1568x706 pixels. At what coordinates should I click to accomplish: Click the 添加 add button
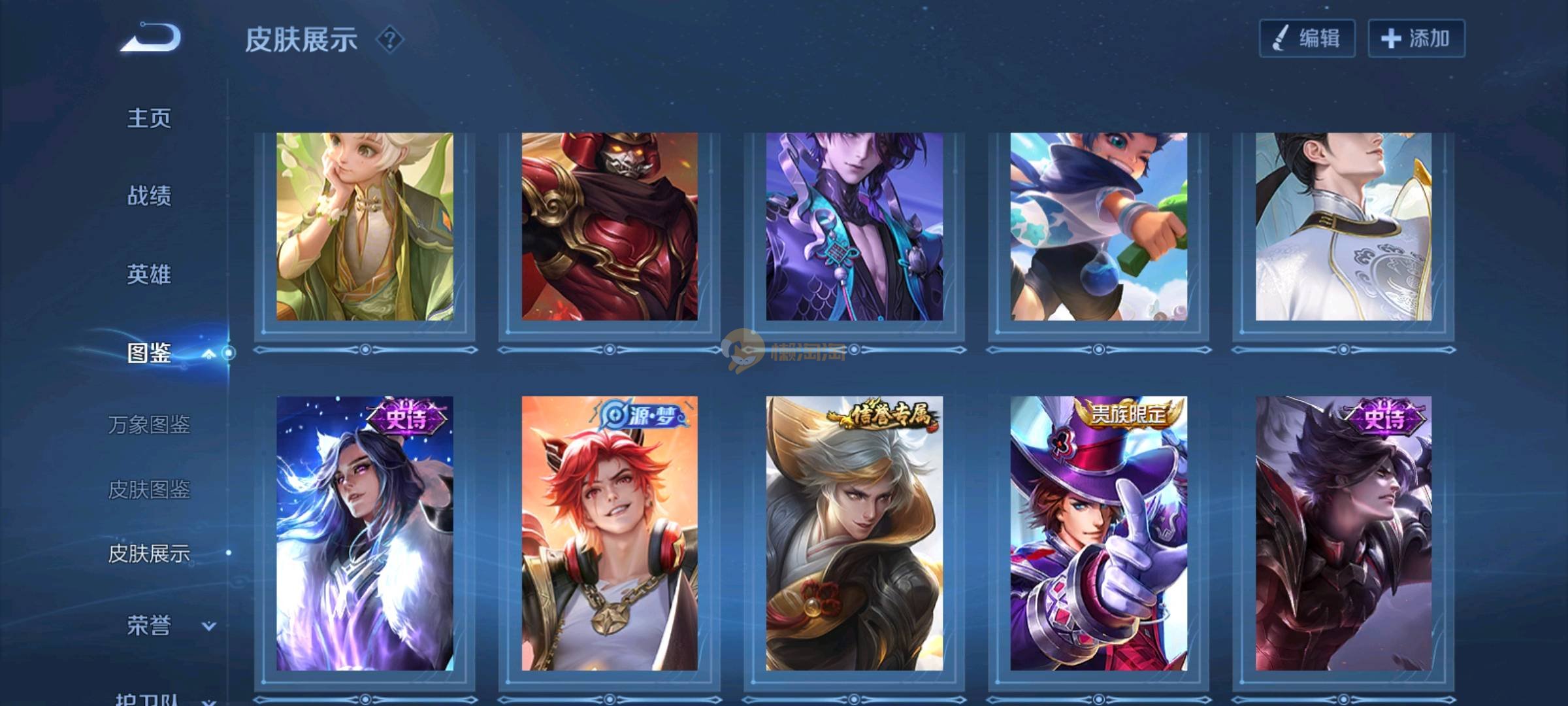pos(1416,39)
